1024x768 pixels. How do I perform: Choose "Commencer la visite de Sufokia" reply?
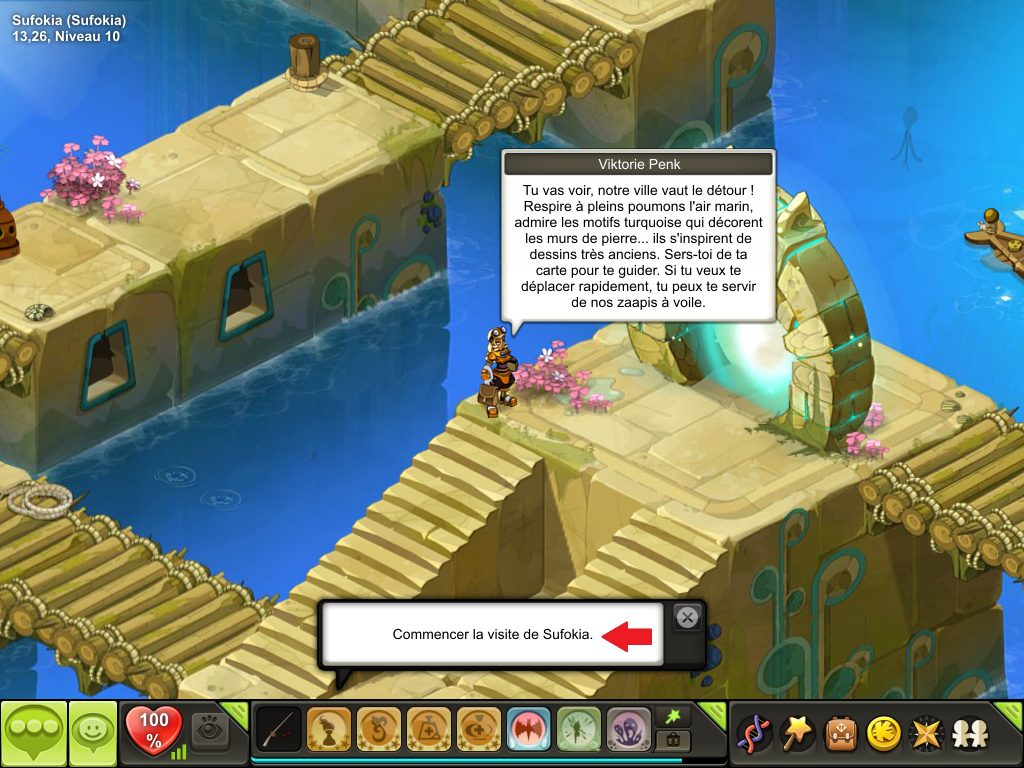click(x=492, y=635)
